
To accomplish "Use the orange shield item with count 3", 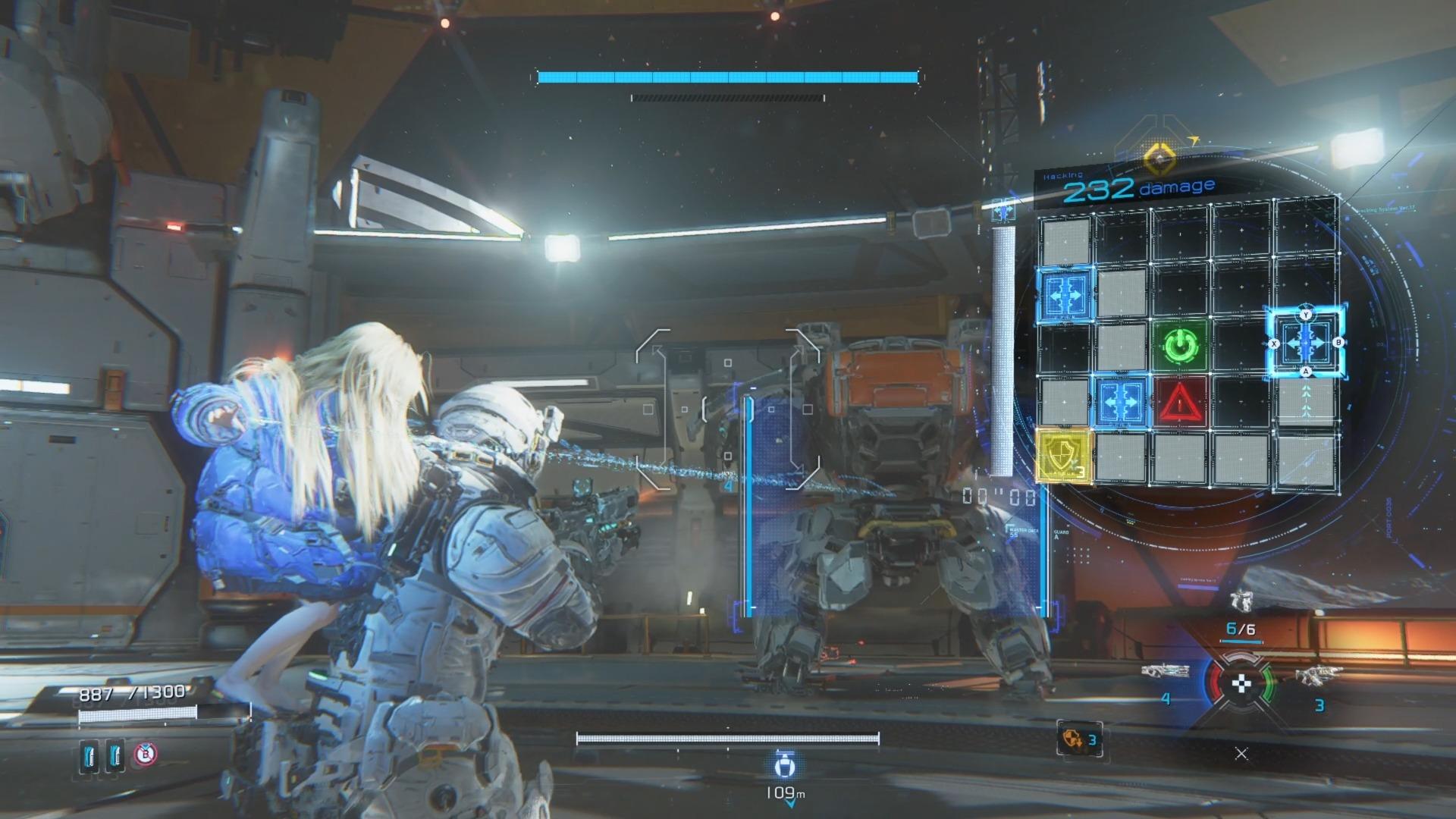I will [x=1079, y=739].
